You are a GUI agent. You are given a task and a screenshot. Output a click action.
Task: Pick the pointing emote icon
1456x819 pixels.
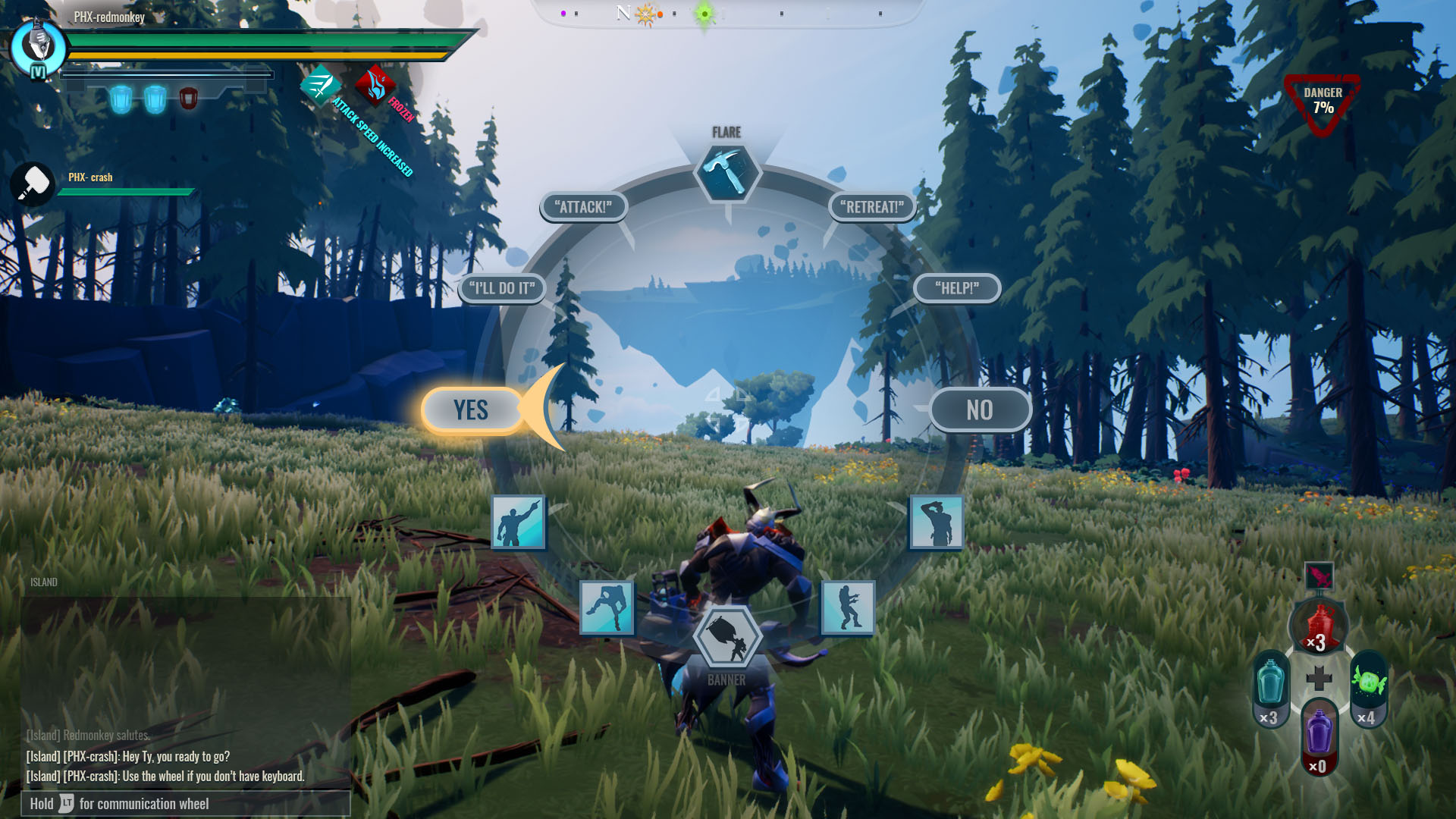(x=518, y=522)
